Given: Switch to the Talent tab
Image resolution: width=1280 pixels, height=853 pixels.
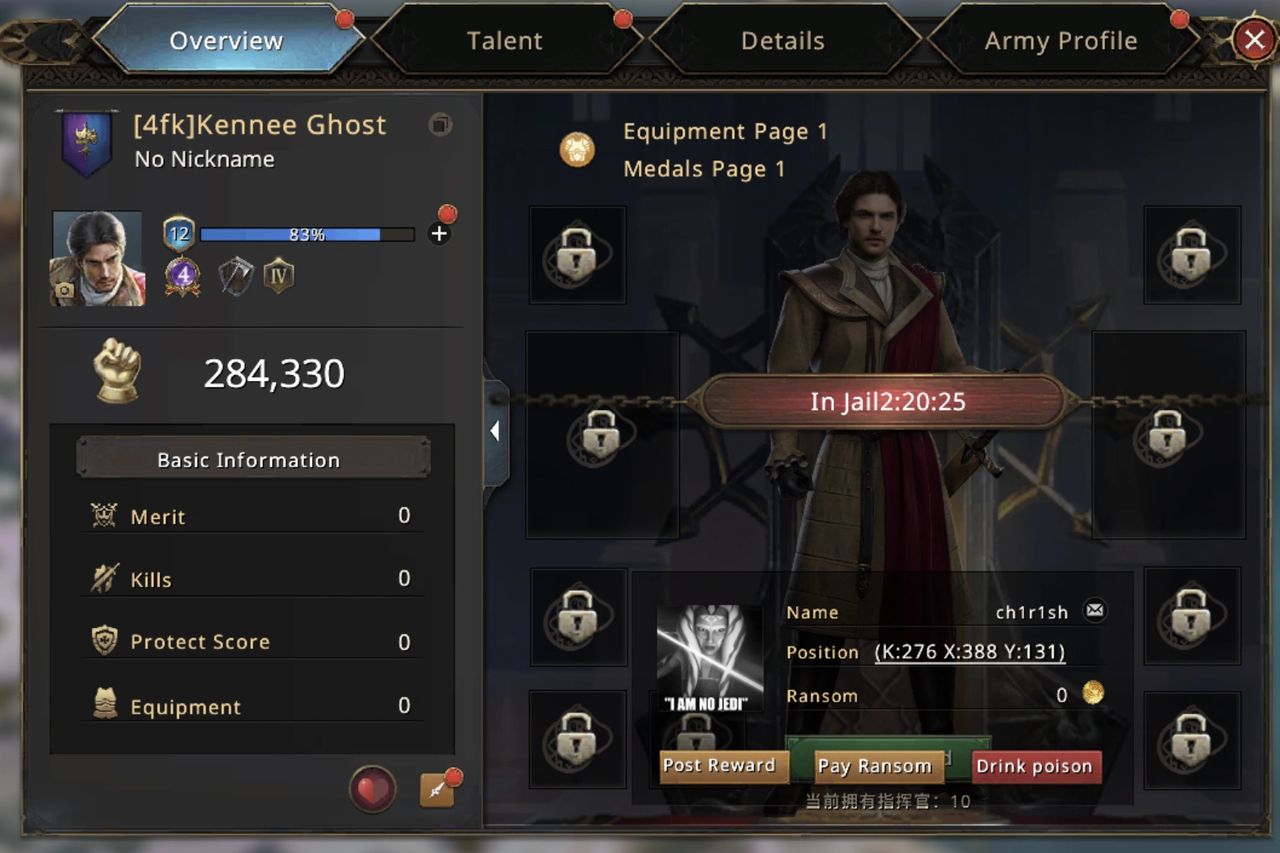Looking at the screenshot, I should click(x=505, y=41).
